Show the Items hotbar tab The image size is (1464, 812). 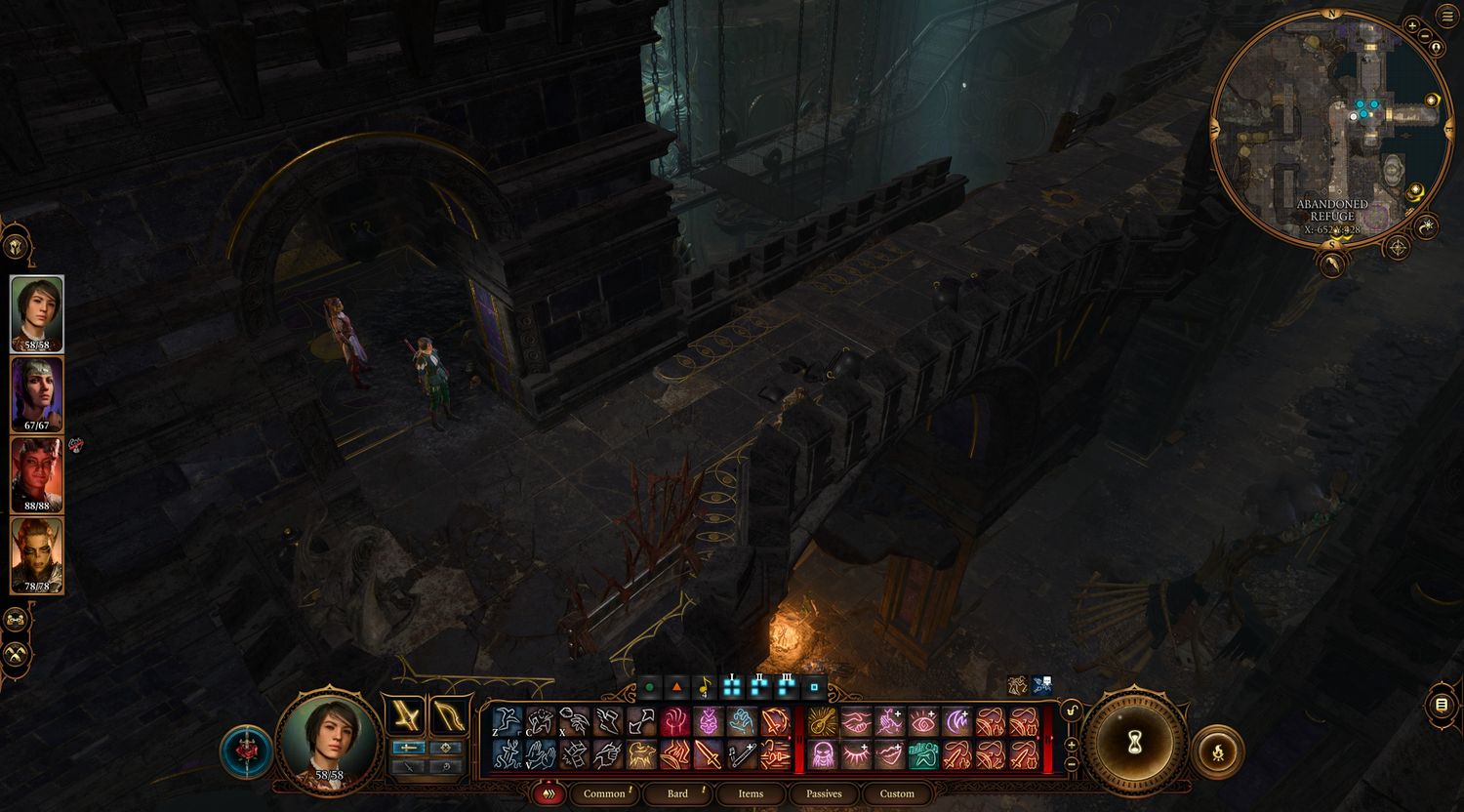click(751, 793)
